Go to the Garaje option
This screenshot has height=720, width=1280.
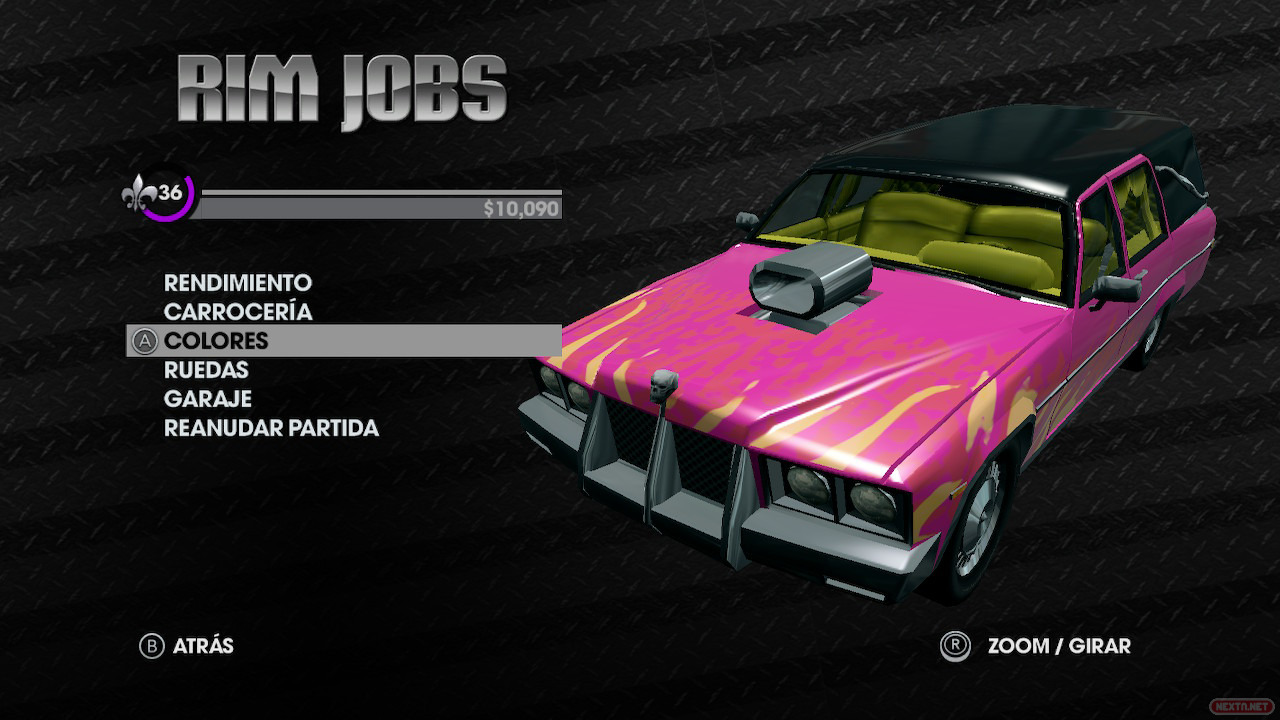pyautogui.click(x=208, y=399)
